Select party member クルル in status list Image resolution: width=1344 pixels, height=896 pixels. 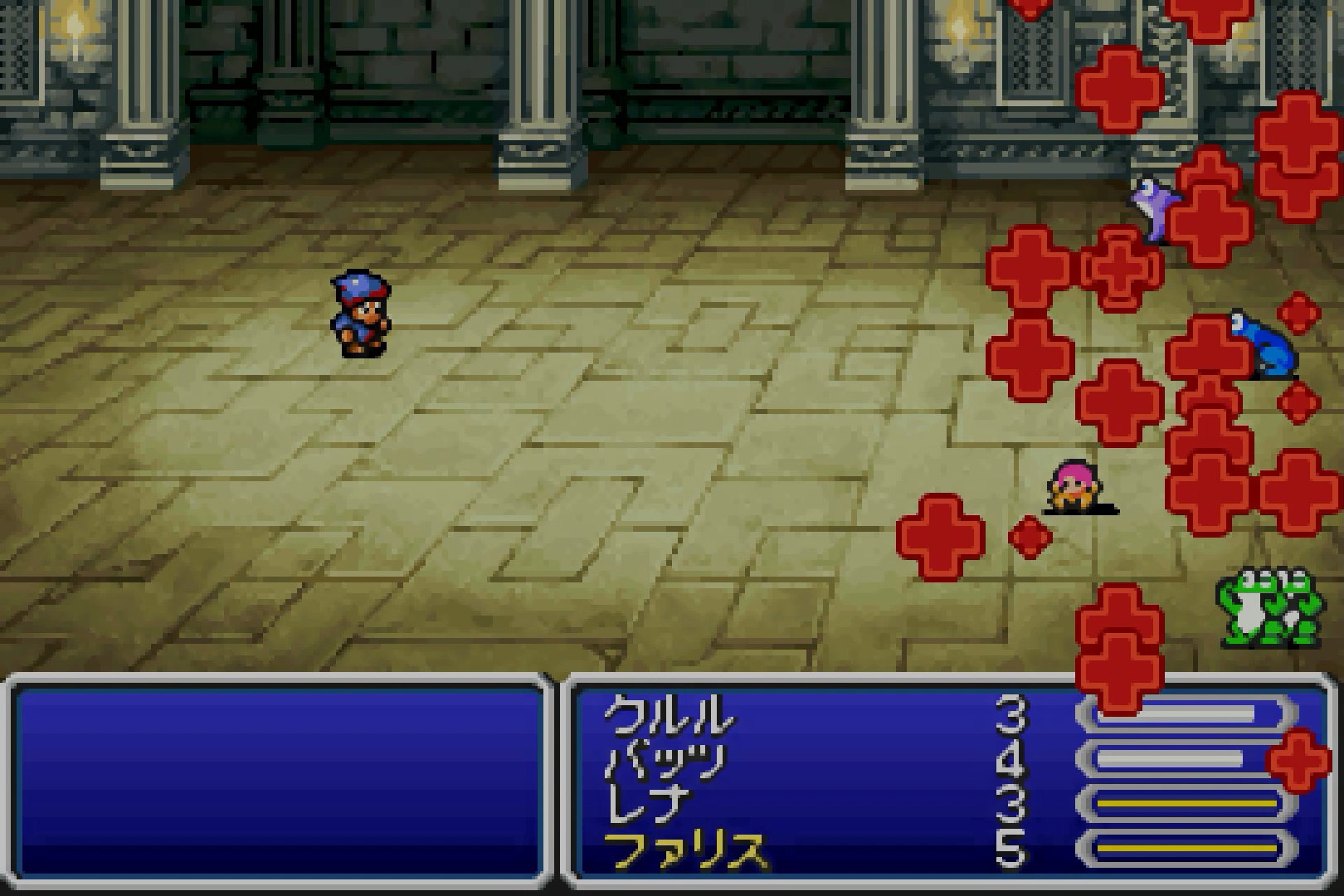point(669,715)
